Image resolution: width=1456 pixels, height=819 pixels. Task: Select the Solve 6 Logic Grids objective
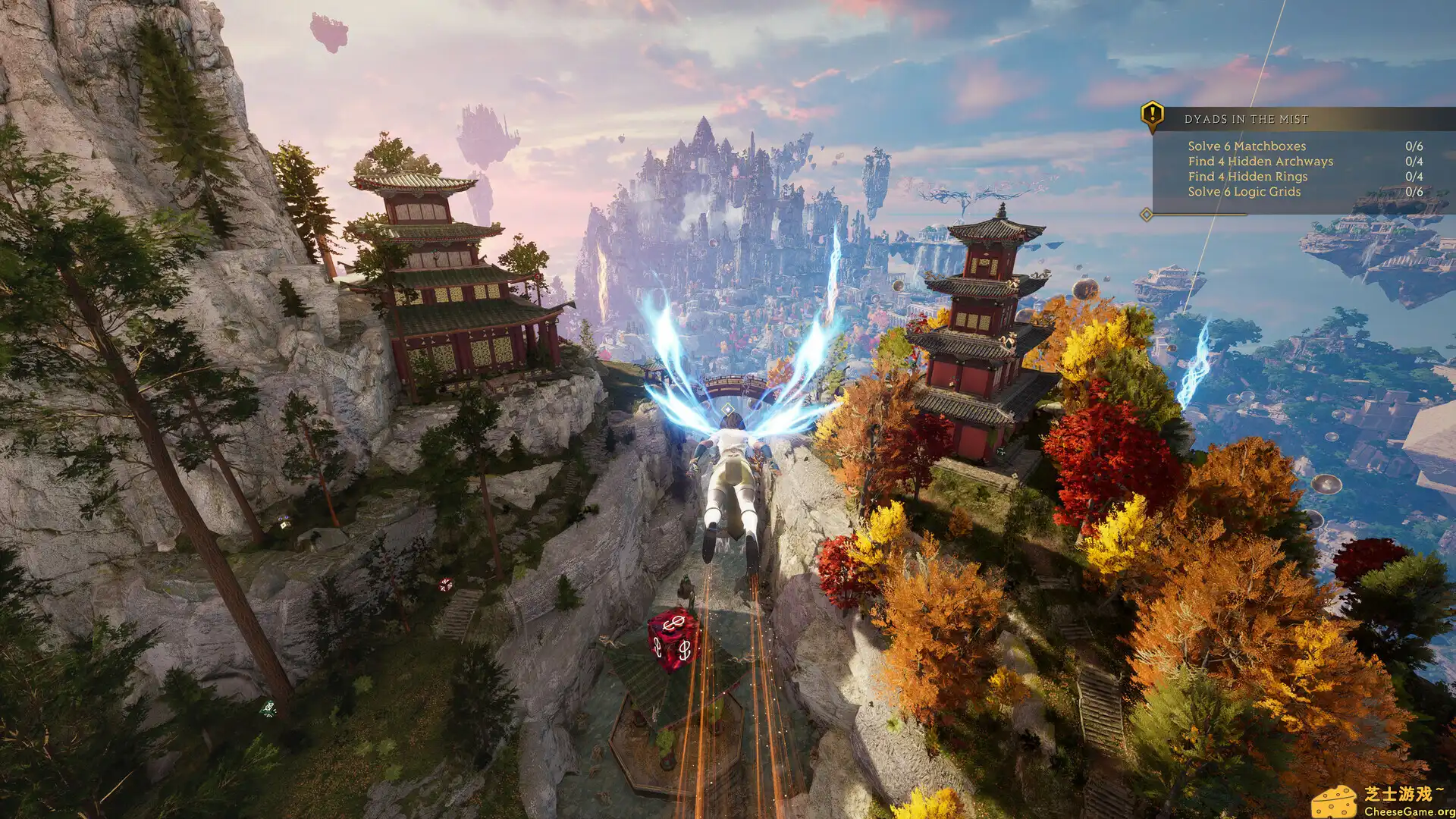[1244, 191]
